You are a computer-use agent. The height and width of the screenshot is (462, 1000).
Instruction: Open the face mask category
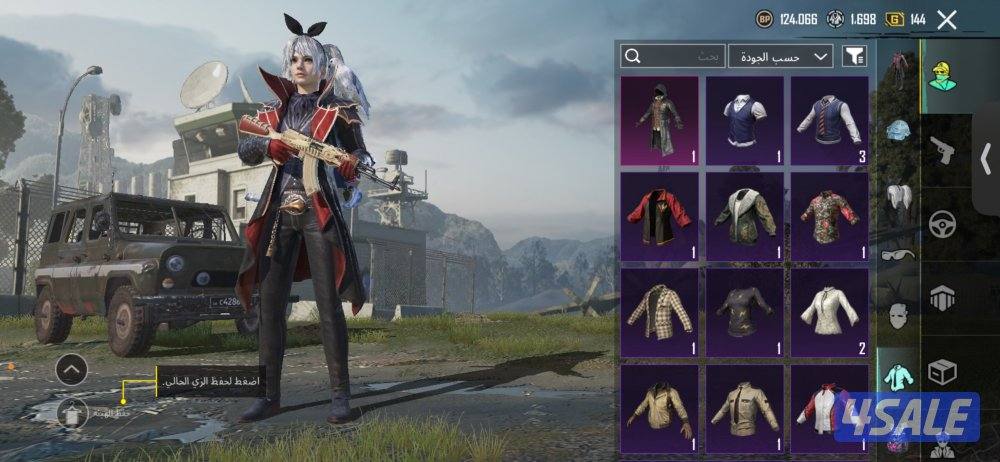point(898,315)
